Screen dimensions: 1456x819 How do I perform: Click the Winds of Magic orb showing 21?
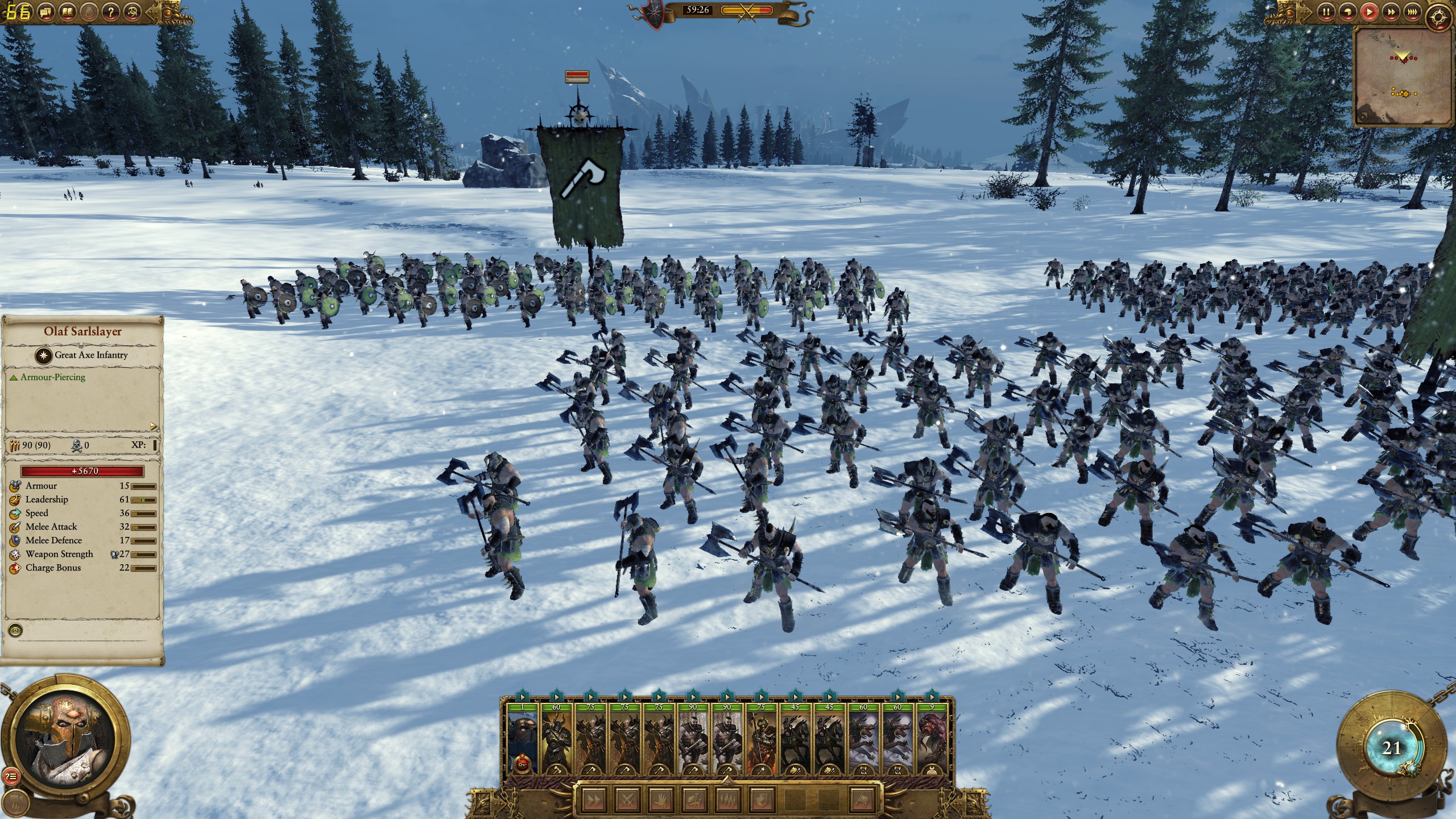(1391, 748)
